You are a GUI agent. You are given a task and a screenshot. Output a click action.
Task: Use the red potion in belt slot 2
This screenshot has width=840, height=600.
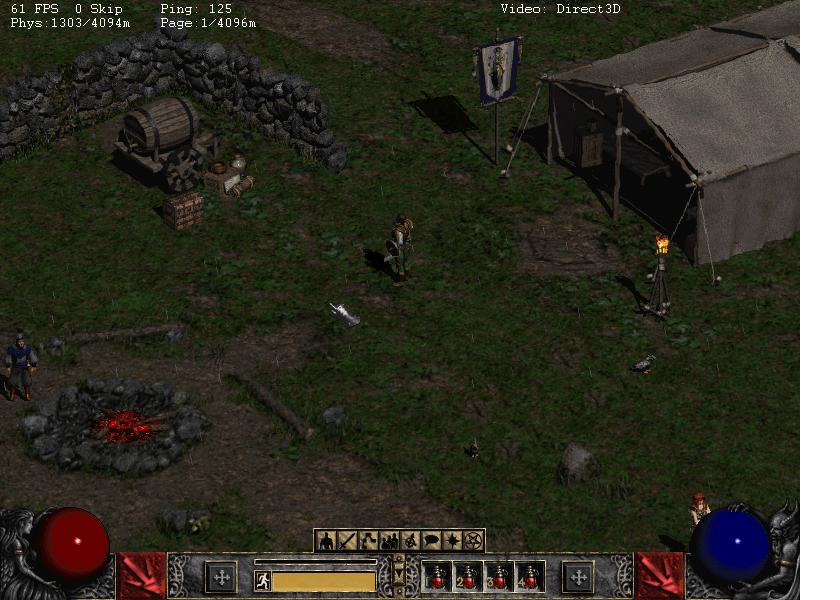pyautogui.click(x=468, y=577)
